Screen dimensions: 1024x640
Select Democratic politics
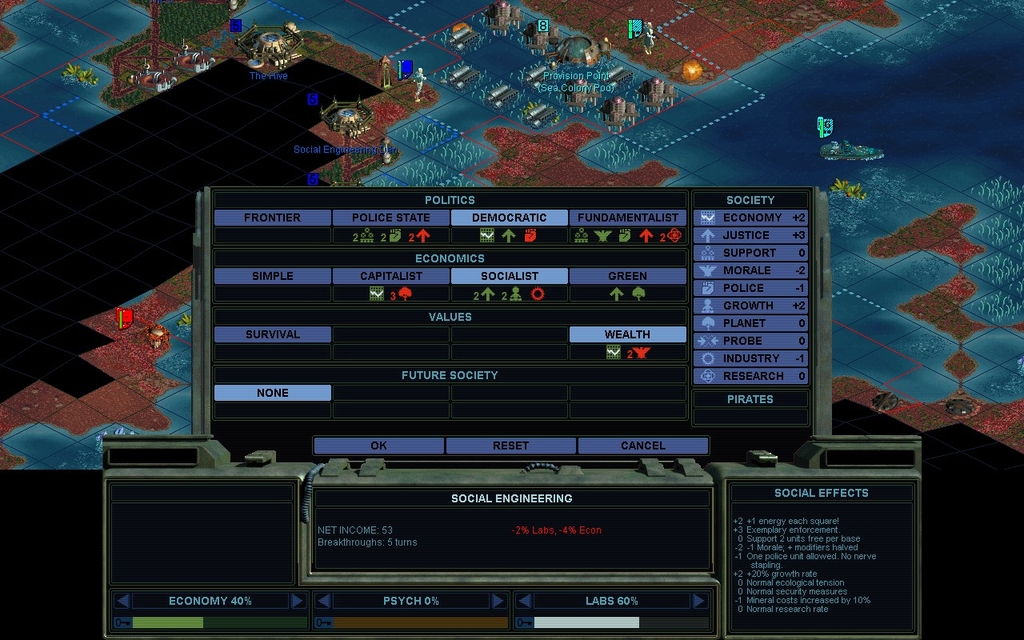509,218
